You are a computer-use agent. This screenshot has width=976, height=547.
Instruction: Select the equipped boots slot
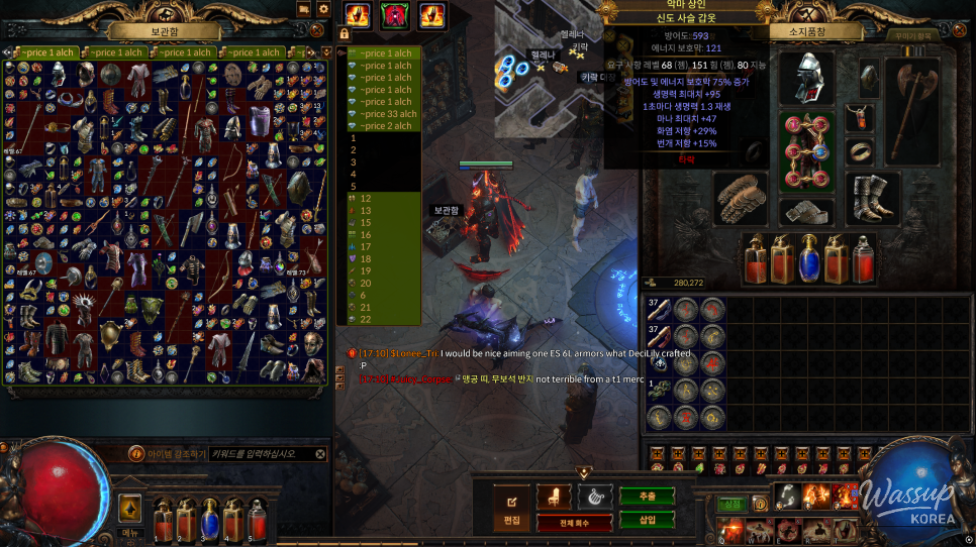click(x=873, y=198)
